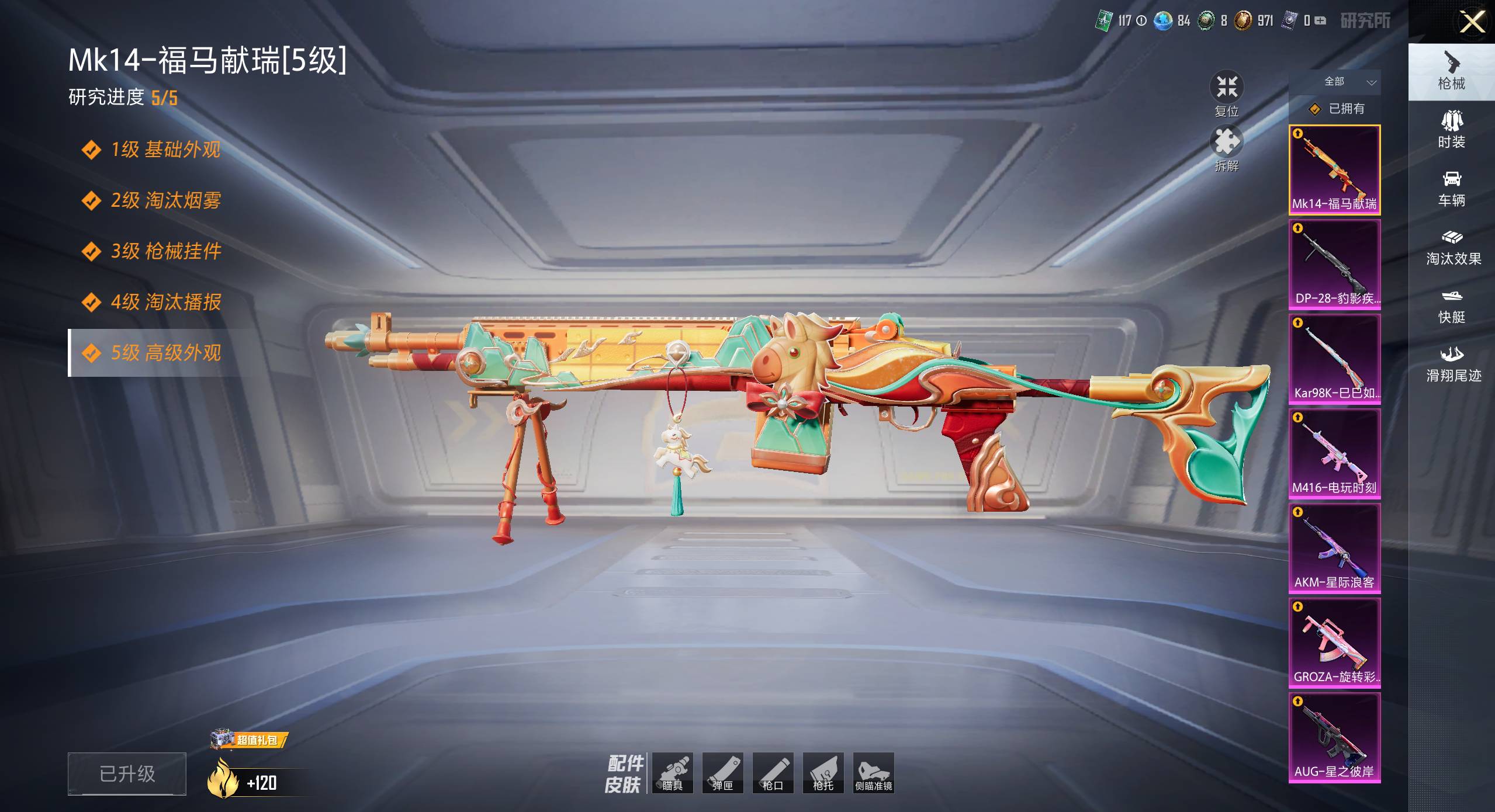The image size is (1495, 812).
Task: Toggle the 已拥有 owned filter
Action: click(x=1338, y=109)
